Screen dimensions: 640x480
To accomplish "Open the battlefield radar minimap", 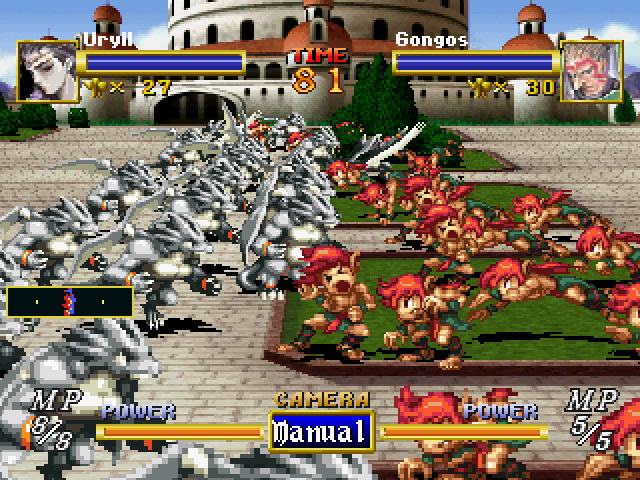I will 69,301.
